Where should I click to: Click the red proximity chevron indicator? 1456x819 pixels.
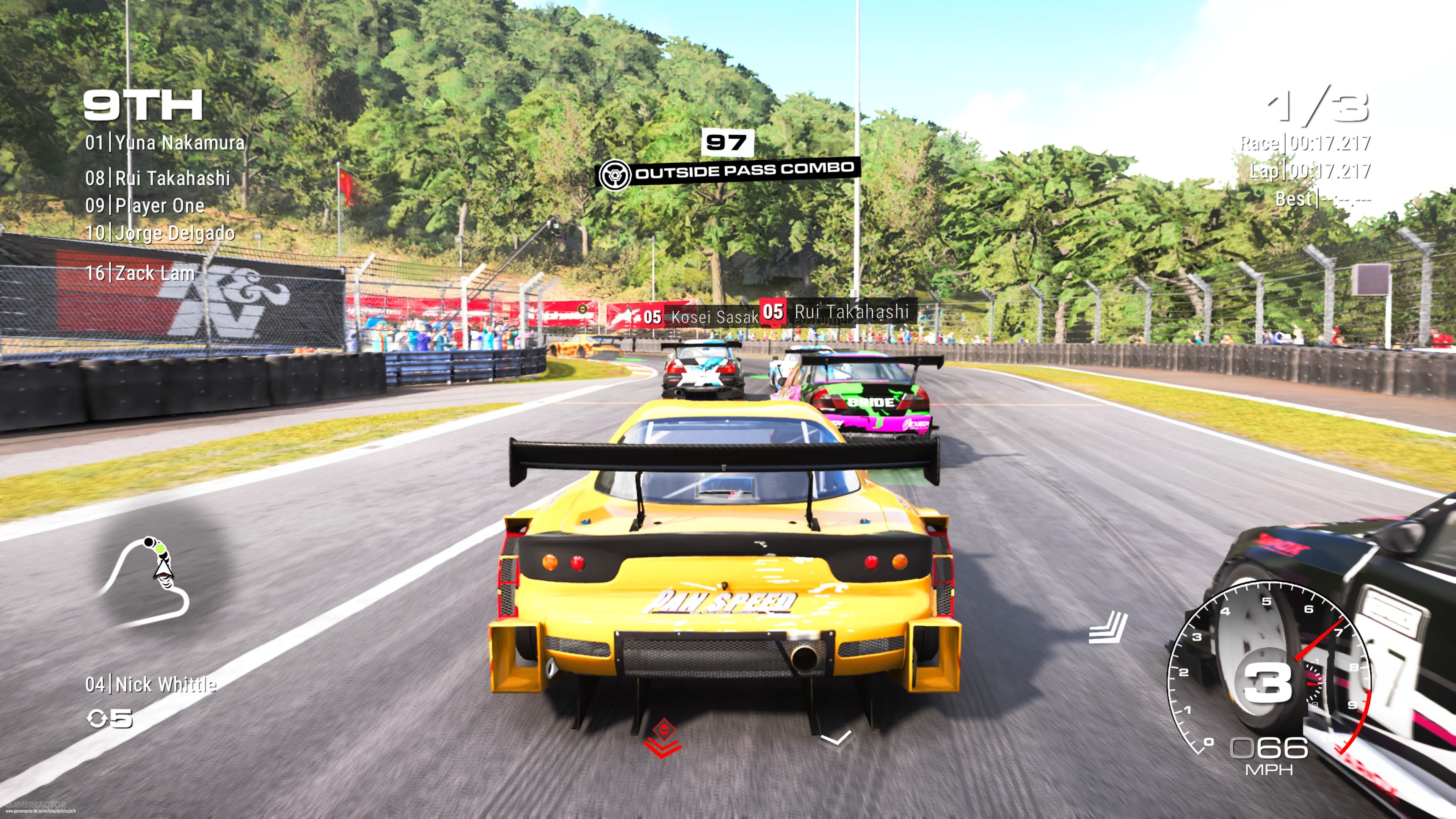pyautogui.click(x=662, y=737)
